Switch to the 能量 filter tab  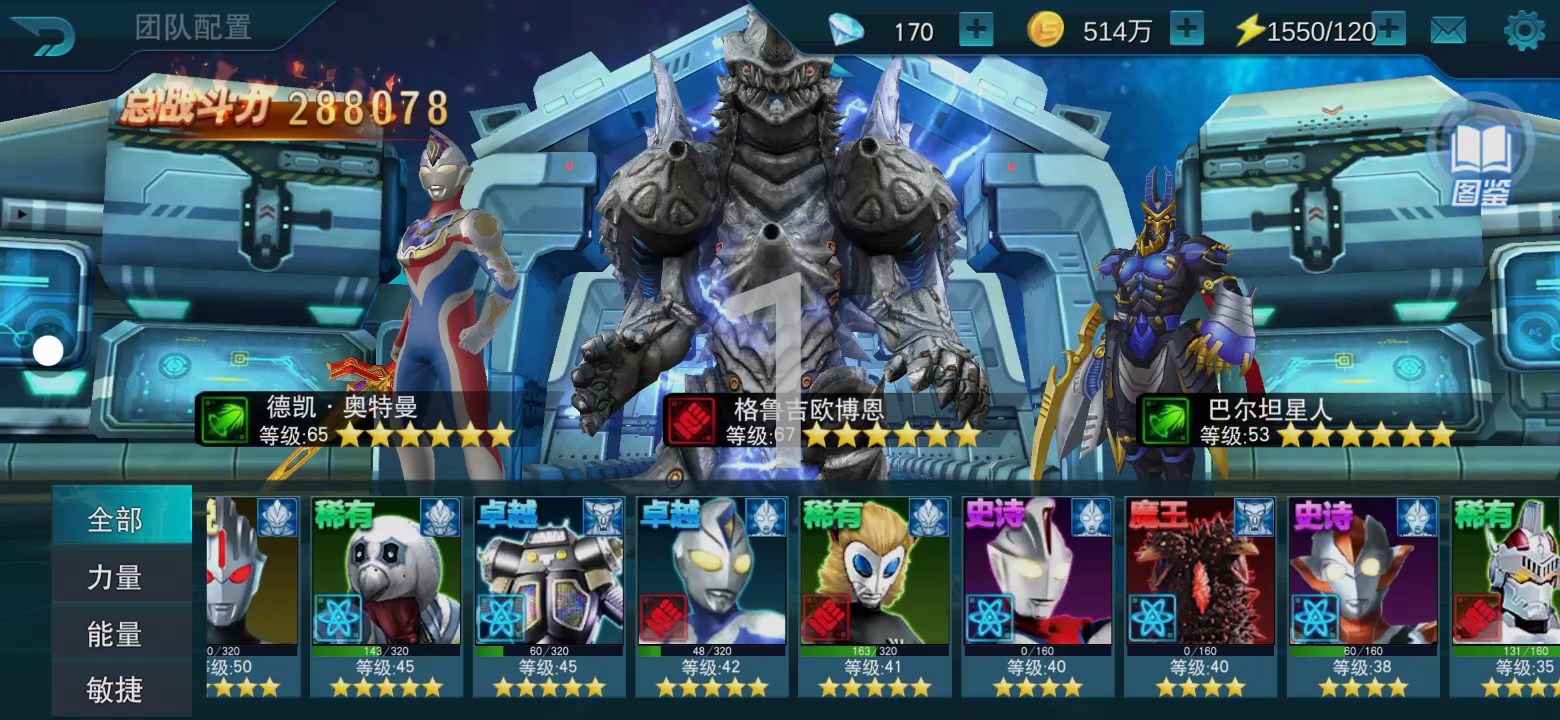[x=116, y=634]
